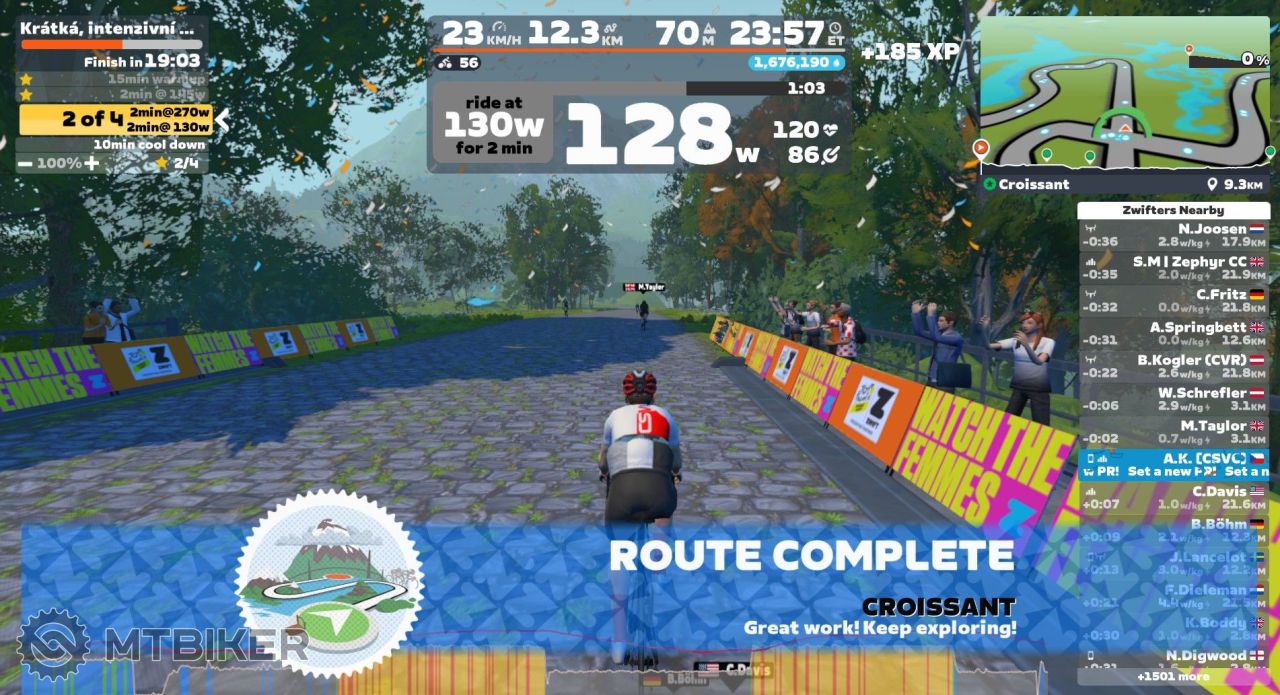Show the +1501 more riders
Image resolution: width=1280 pixels, height=695 pixels.
(x=1173, y=677)
